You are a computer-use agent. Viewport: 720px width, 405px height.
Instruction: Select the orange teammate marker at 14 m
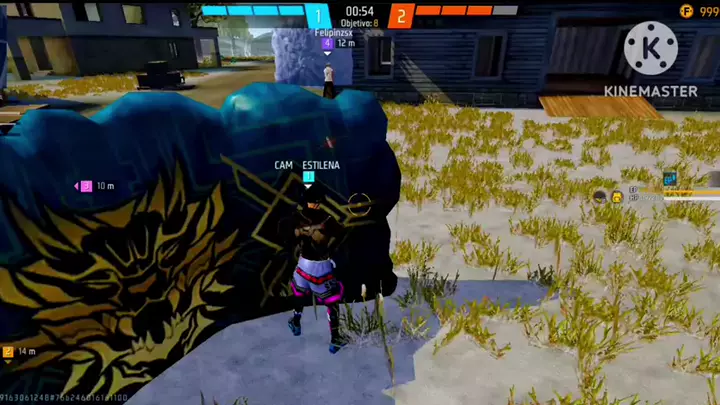pyautogui.click(x=8, y=352)
